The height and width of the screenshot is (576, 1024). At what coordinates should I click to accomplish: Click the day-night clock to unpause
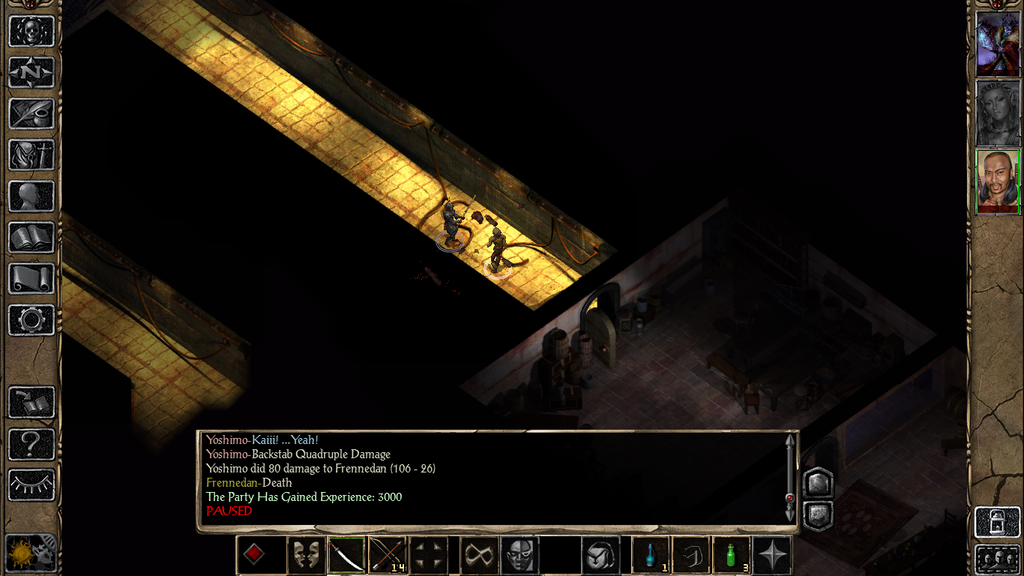30,551
